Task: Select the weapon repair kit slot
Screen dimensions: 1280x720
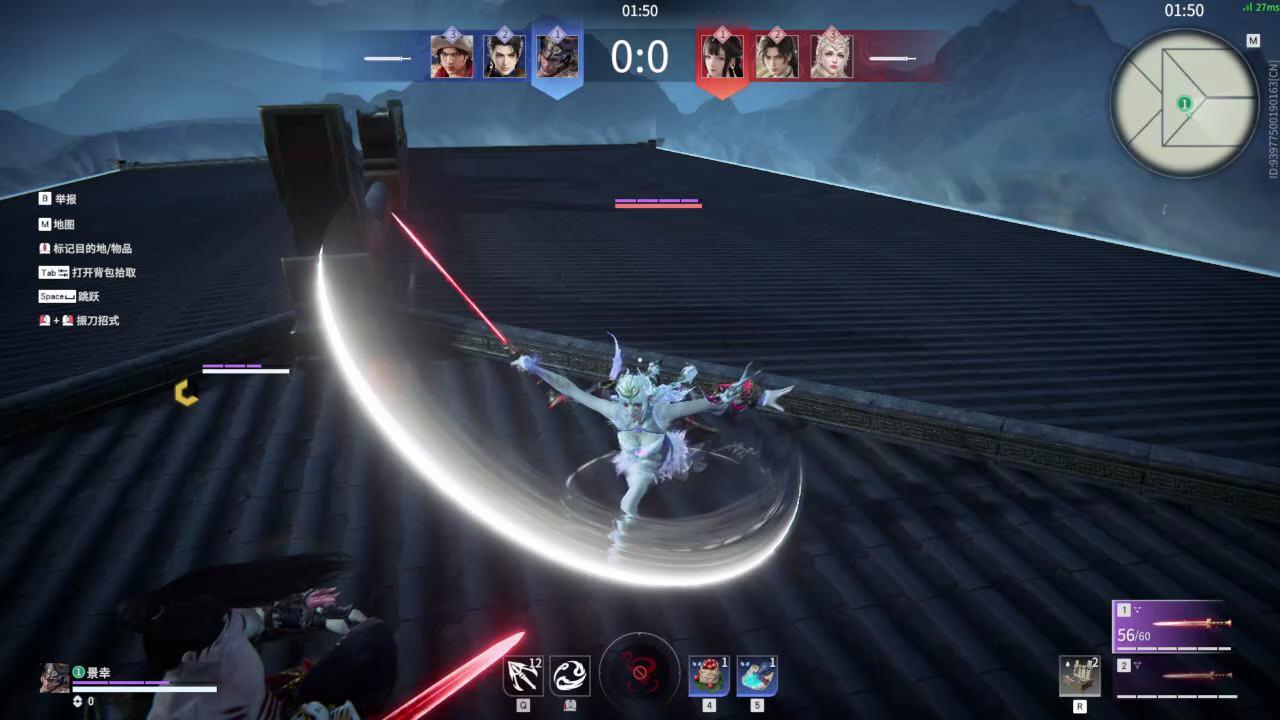Action: point(1080,676)
